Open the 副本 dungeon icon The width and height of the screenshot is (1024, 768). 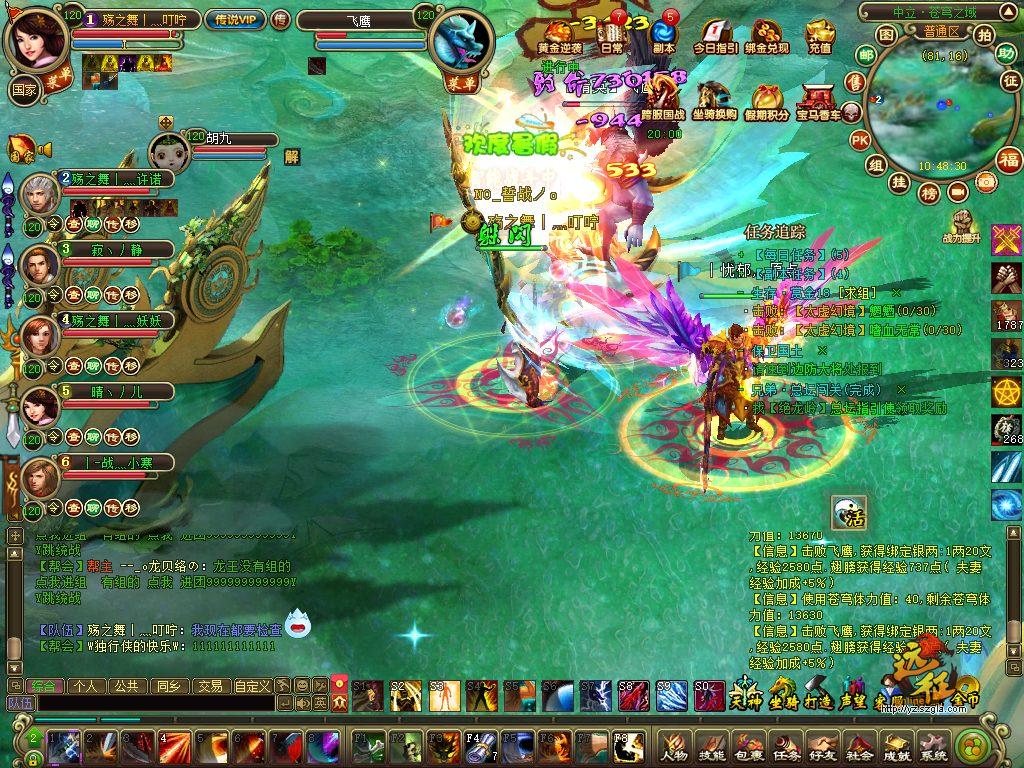663,36
